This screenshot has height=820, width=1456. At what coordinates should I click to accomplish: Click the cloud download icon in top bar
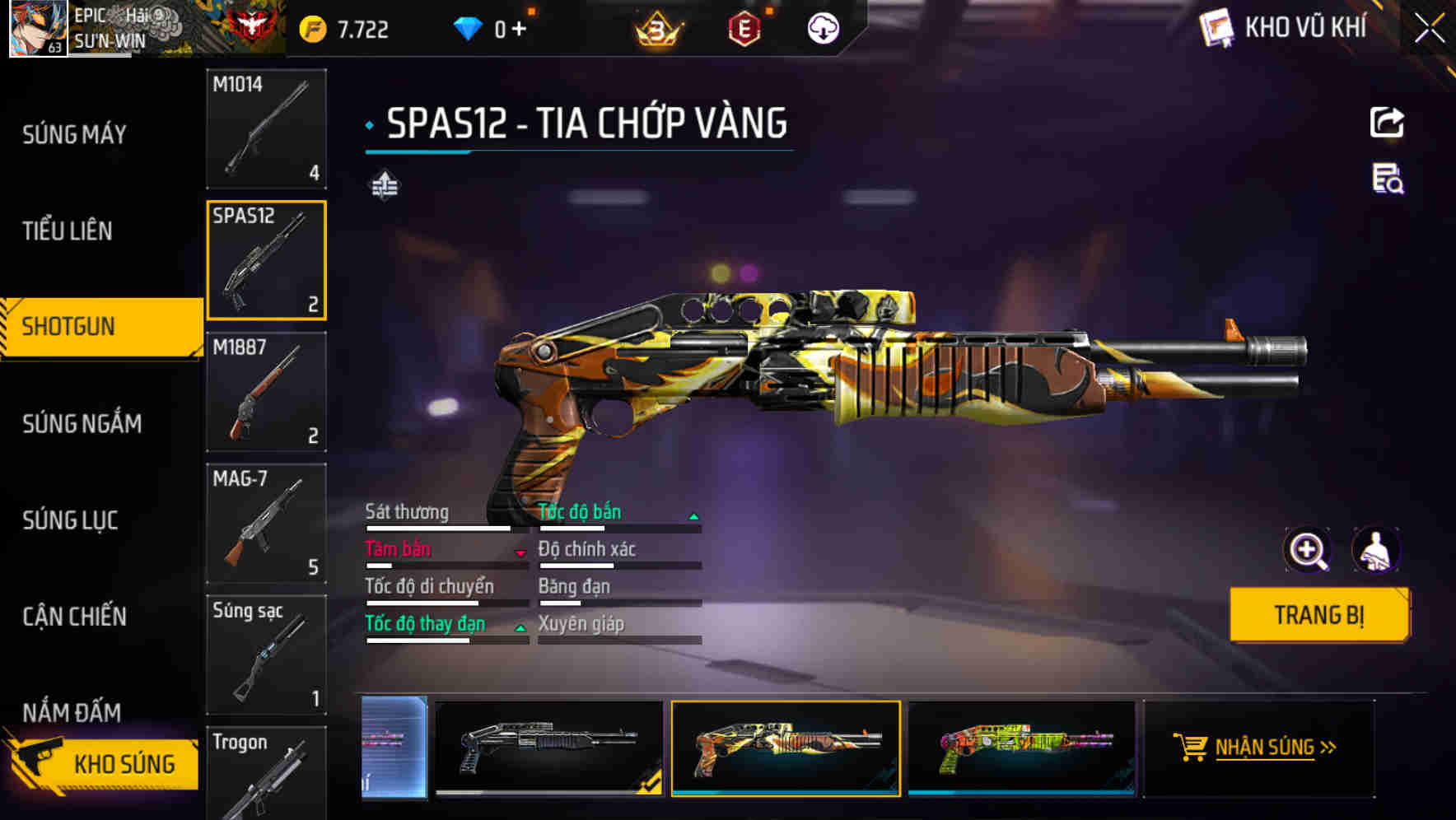pyautogui.click(x=822, y=30)
